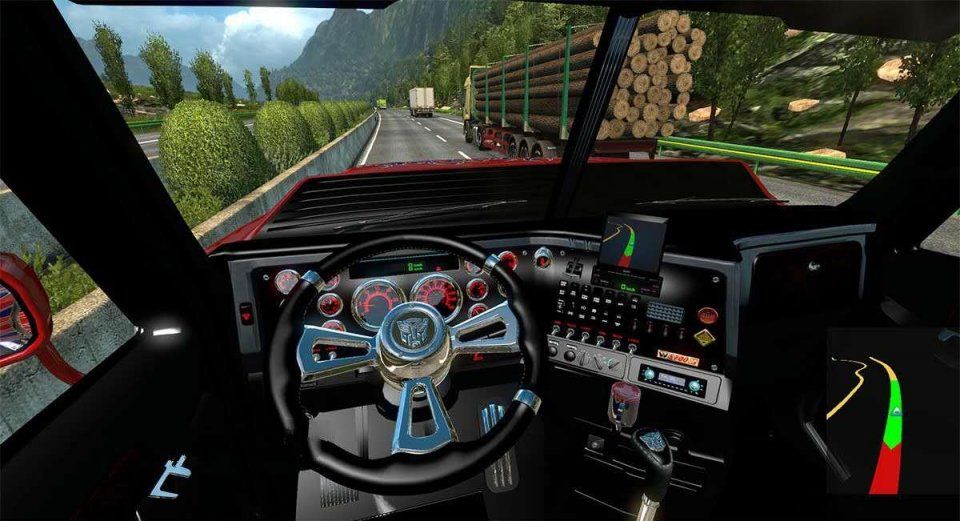
Task: Click the route advisor navigation minimap
Action: [x=888, y=411]
